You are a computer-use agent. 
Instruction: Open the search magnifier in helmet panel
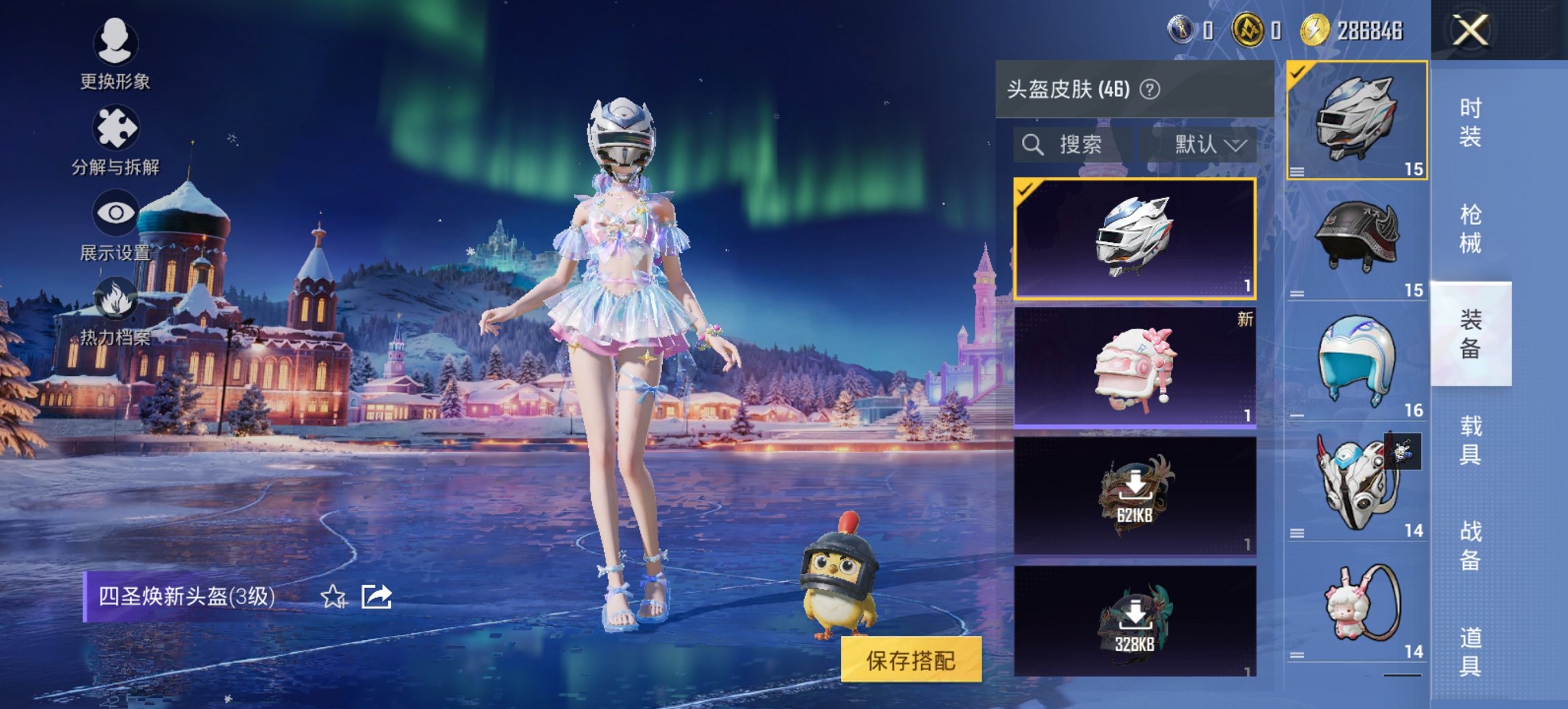1032,145
